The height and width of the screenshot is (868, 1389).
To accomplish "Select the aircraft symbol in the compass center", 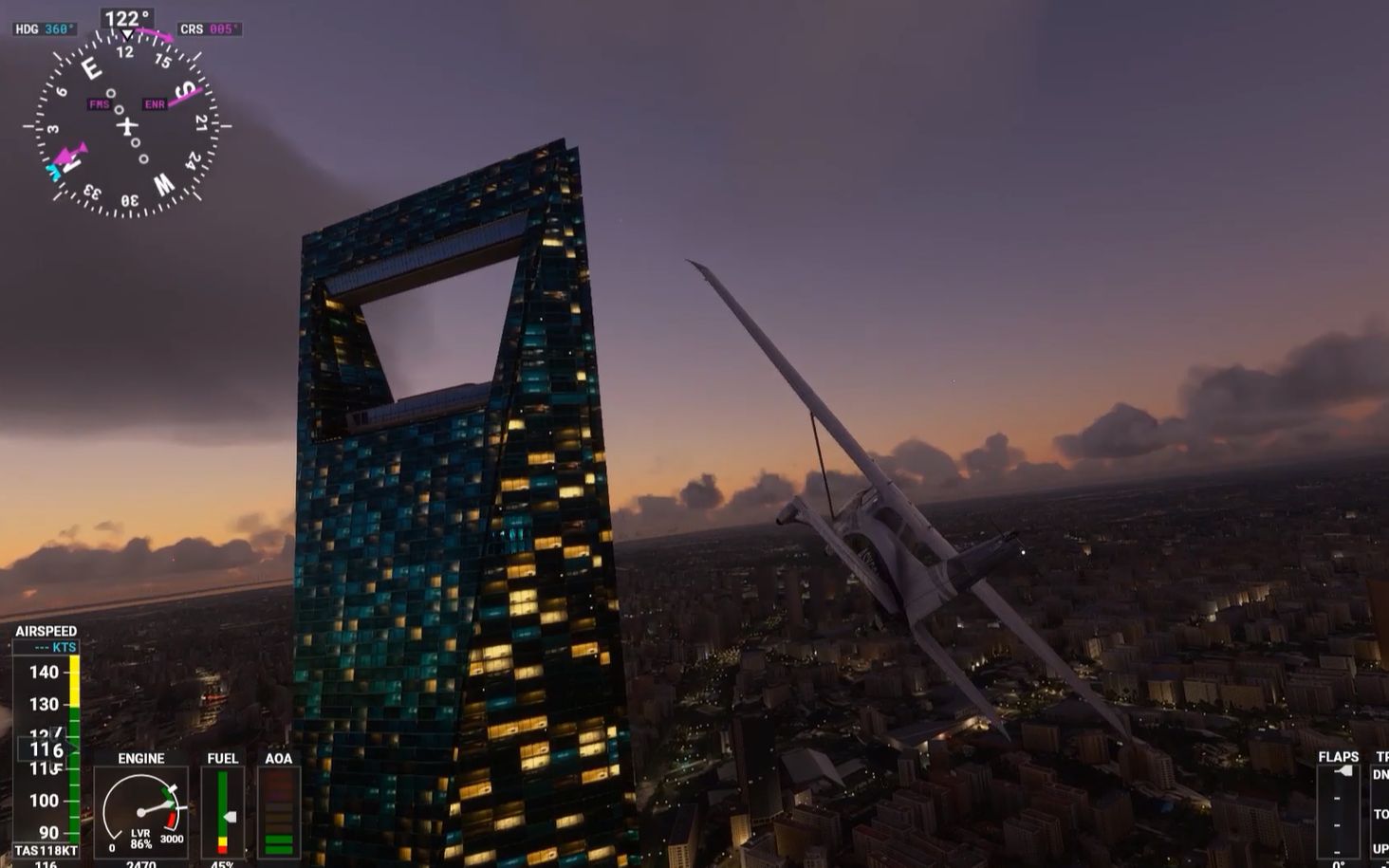I will (x=127, y=125).
